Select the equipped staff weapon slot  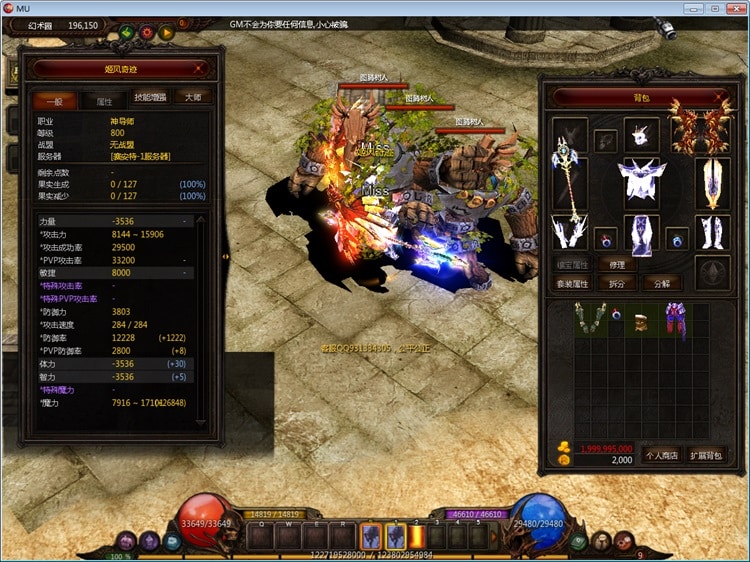click(x=568, y=185)
